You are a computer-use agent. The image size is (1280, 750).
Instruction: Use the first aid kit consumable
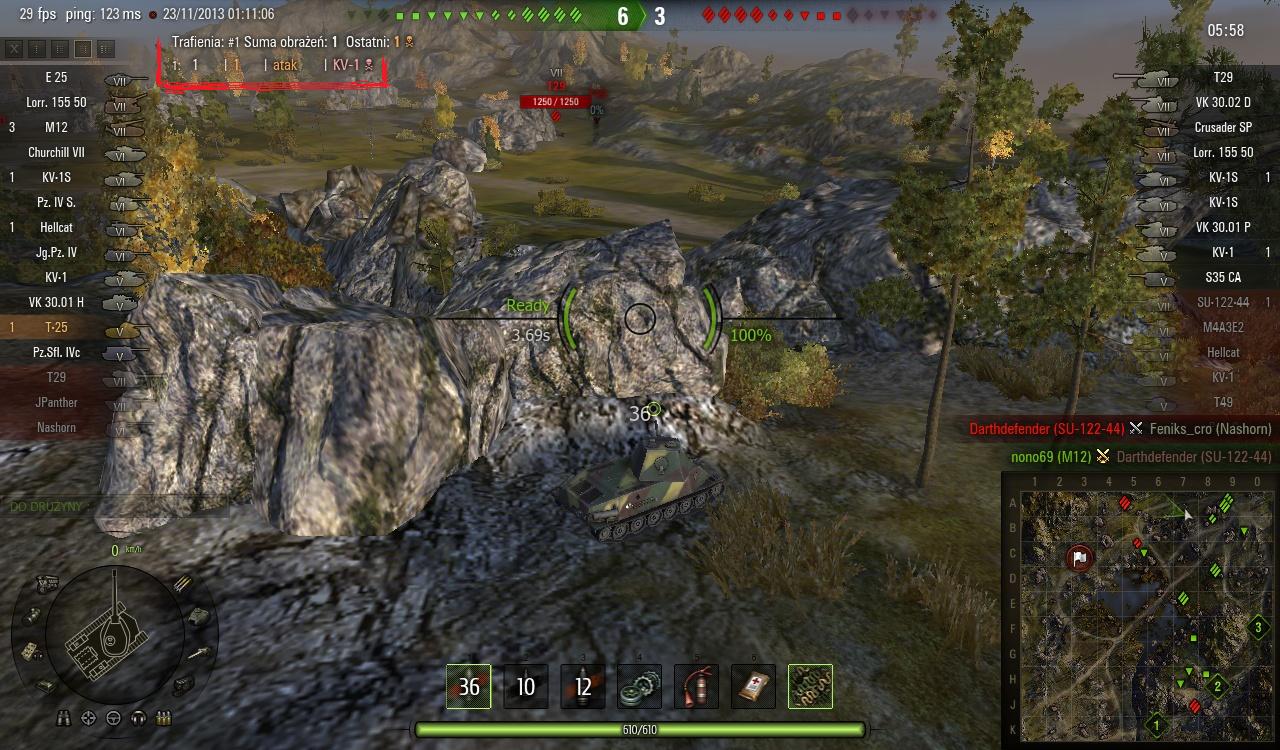pos(753,687)
